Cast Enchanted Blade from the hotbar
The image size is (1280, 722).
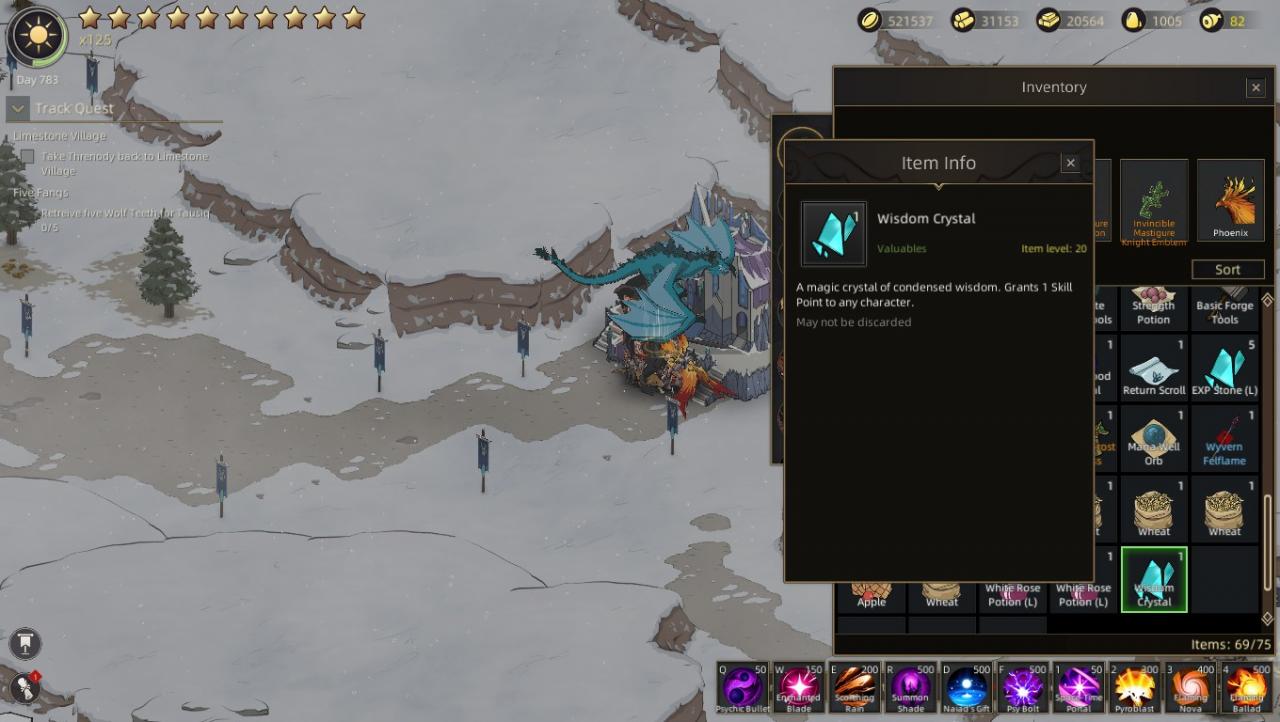[x=799, y=687]
